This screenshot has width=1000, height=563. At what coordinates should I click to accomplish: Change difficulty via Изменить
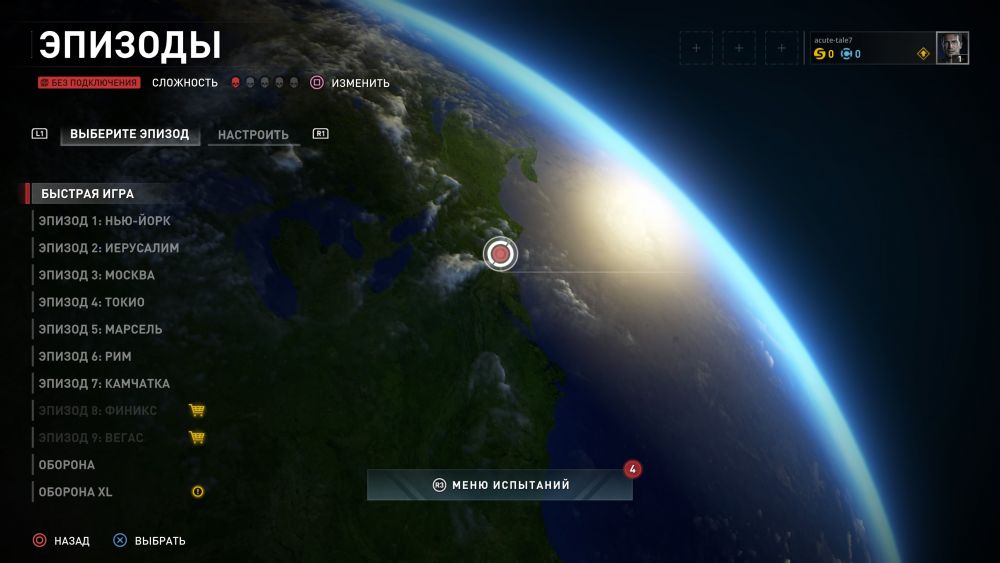(350, 83)
